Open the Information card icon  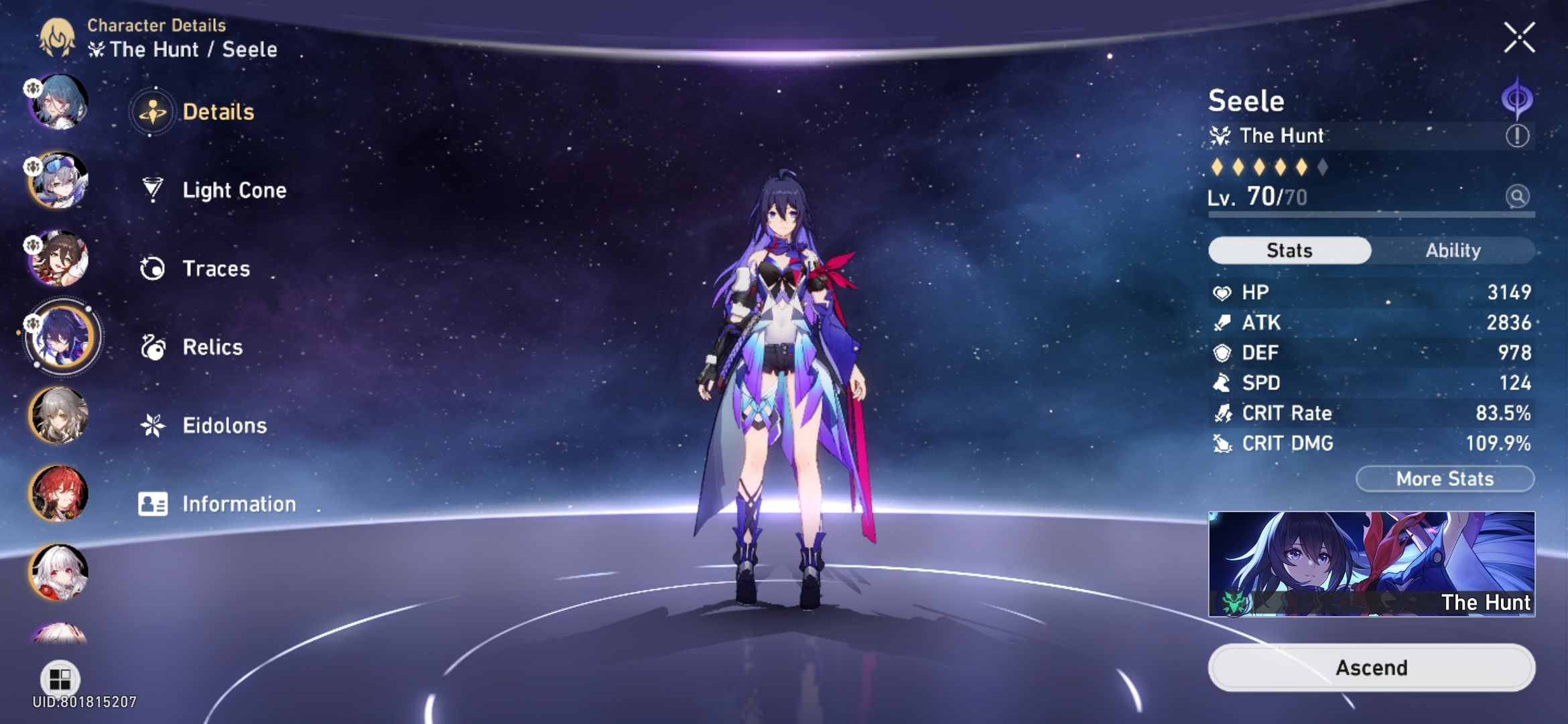coord(154,503)
